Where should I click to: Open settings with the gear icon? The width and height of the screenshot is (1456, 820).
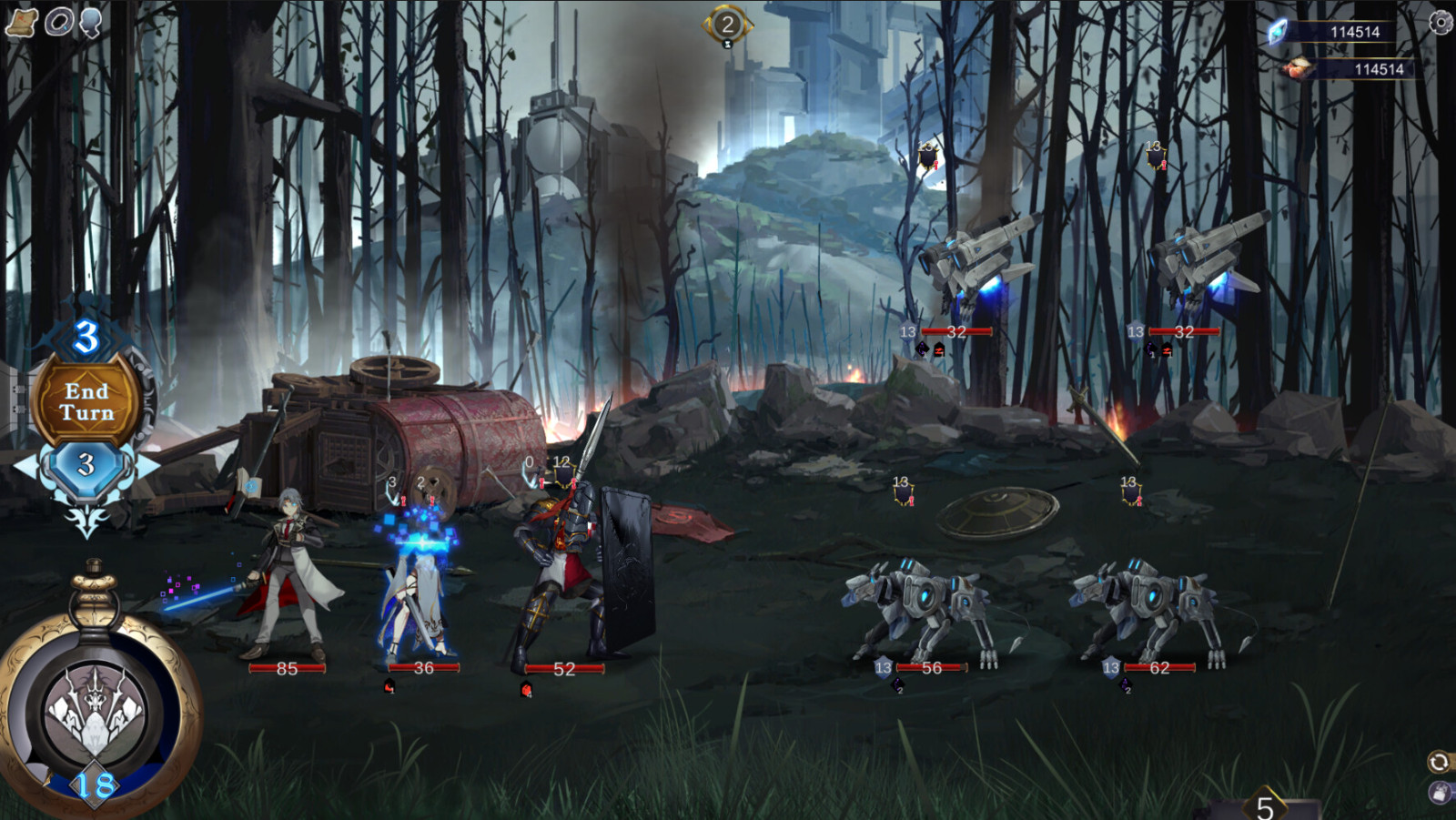pyautogui.click(x=1441, y=22)
